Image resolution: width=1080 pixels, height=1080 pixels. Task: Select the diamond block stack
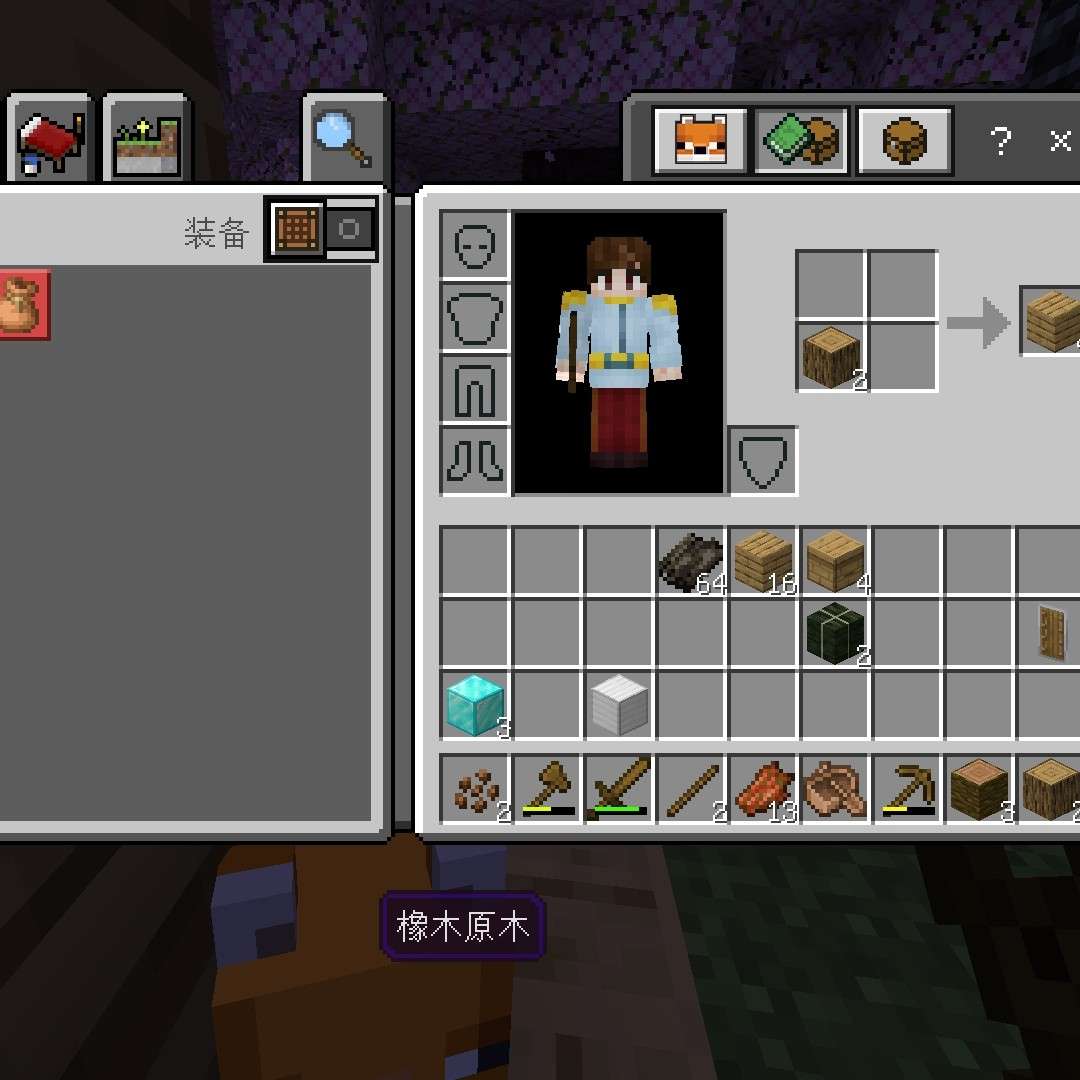475,704
